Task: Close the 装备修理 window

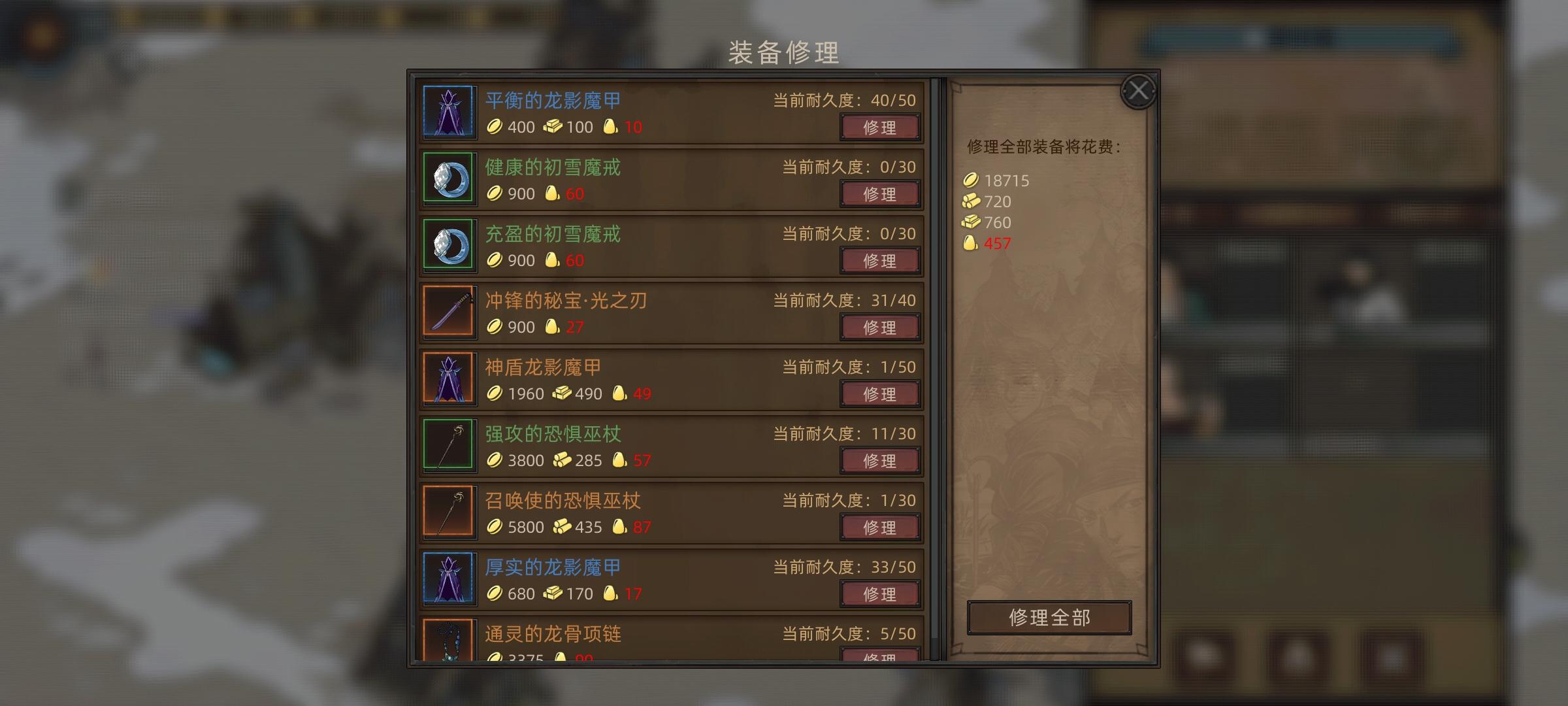Action: 1139,90
